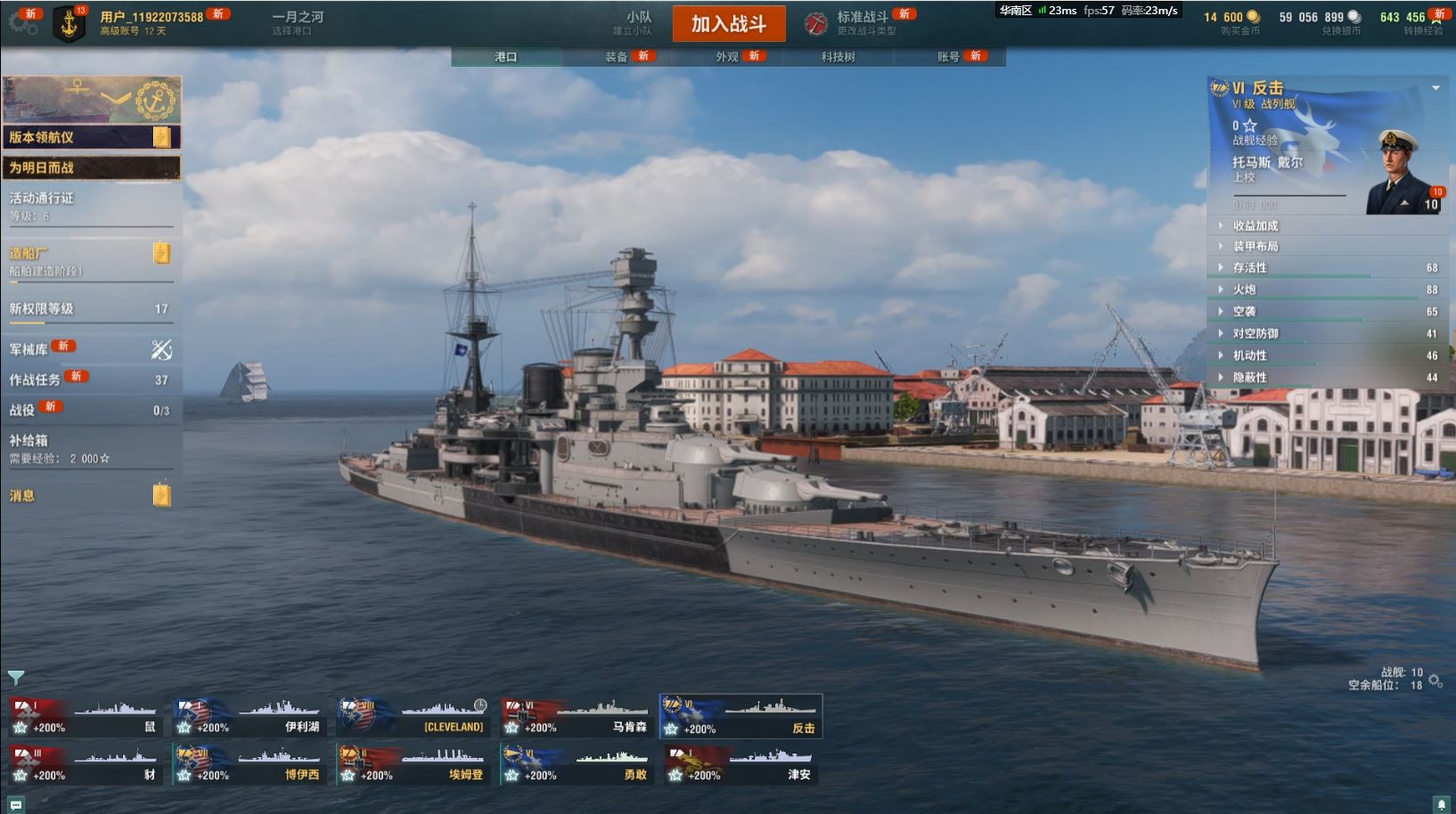Open the 军械库 armory
Viewport: 1456px width, 814px height.
(x=89, y=349)
